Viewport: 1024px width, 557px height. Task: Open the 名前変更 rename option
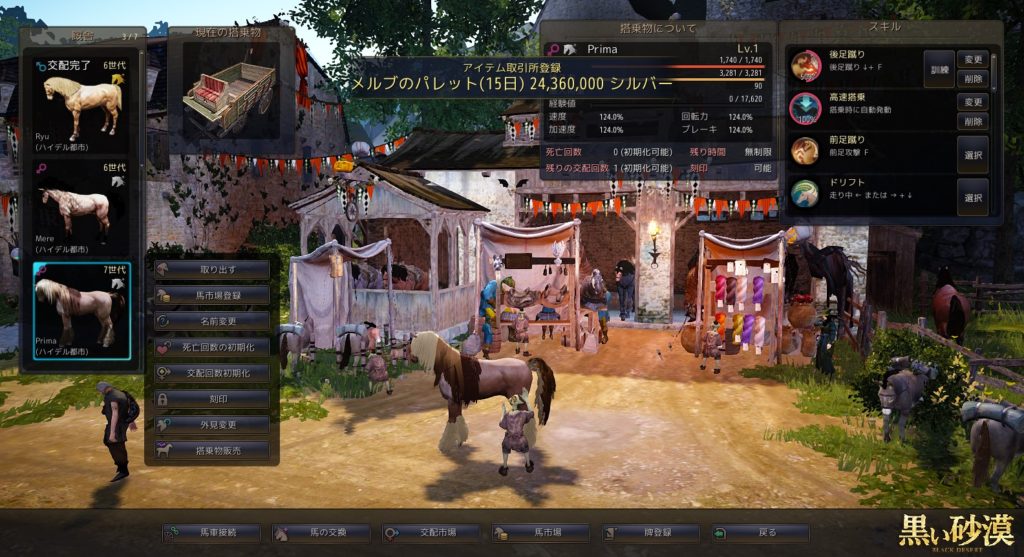click(x=212, y=321)
